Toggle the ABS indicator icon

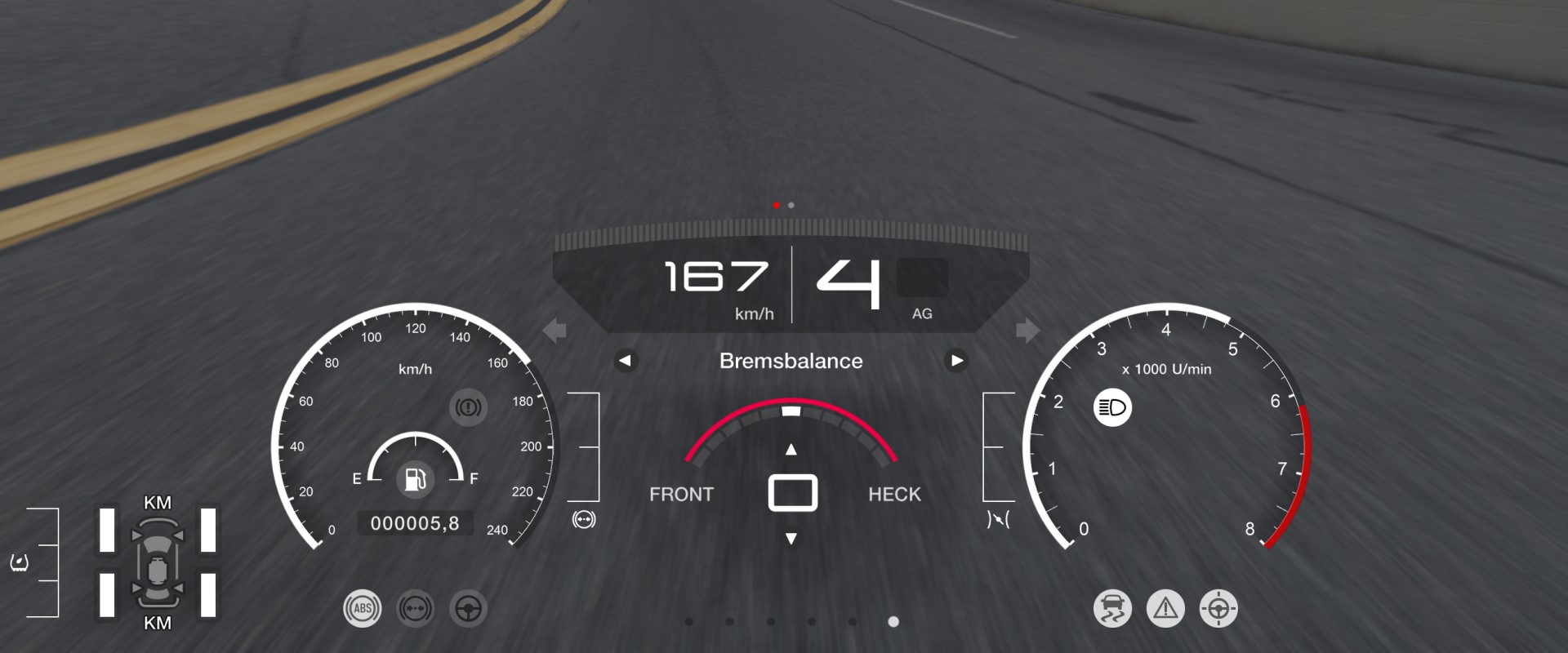(362, 608)
